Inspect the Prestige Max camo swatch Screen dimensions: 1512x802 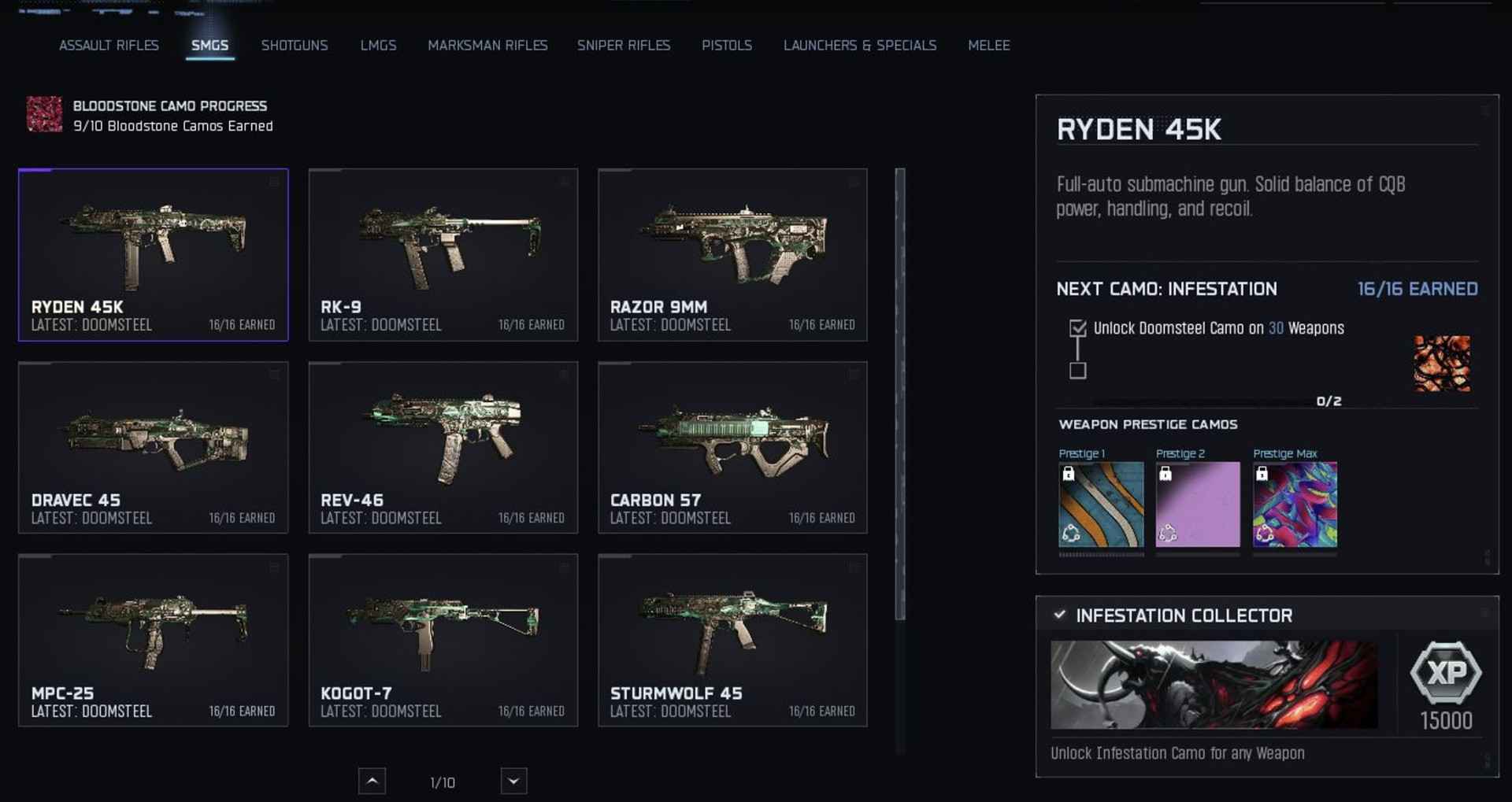1295,504
